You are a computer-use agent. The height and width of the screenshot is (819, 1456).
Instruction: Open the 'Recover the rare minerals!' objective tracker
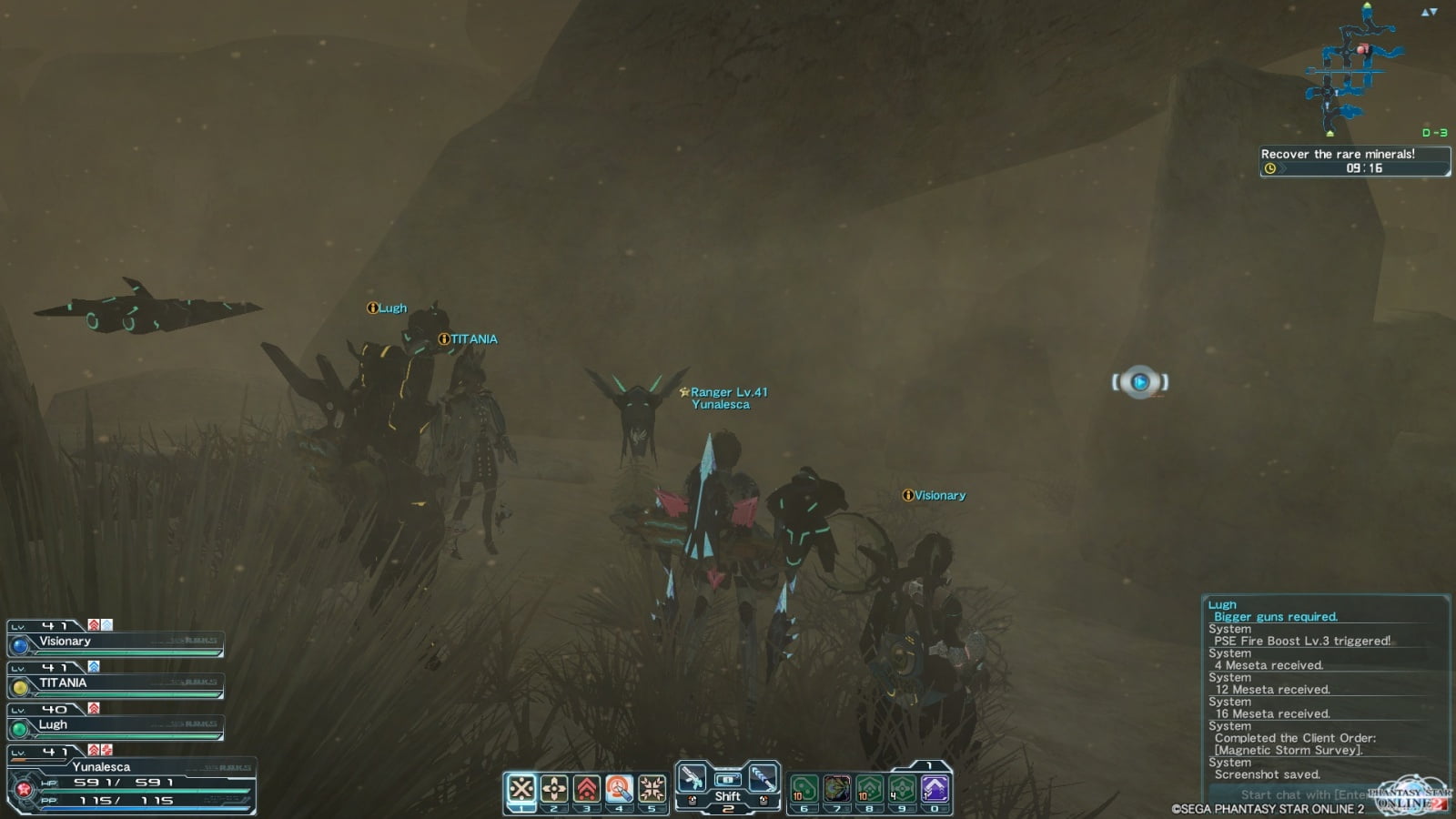[x=1354, y=161]
